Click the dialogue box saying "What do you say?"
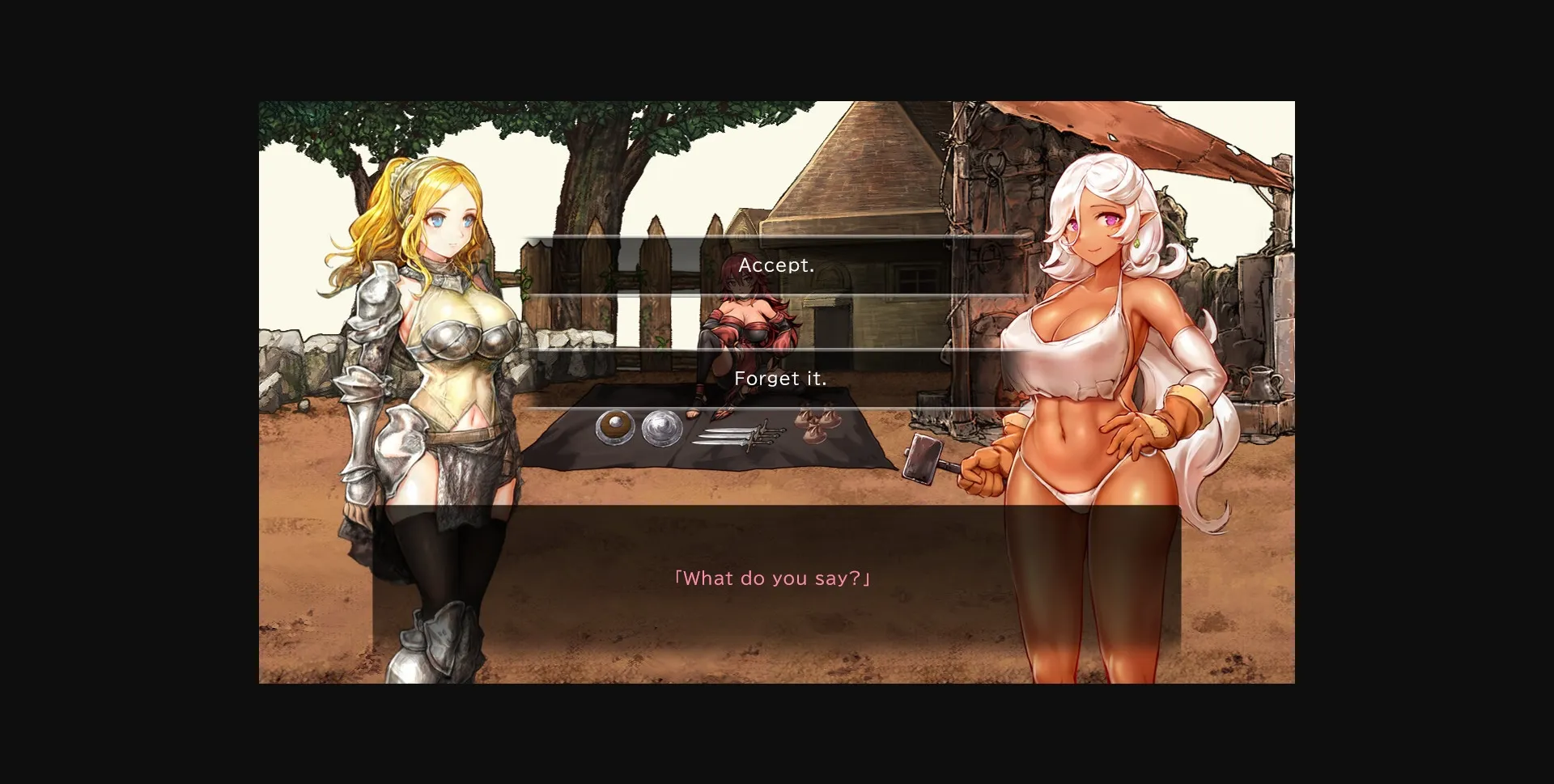The height and width of the screenshot is (784, 1554). (x=771, y=578)
